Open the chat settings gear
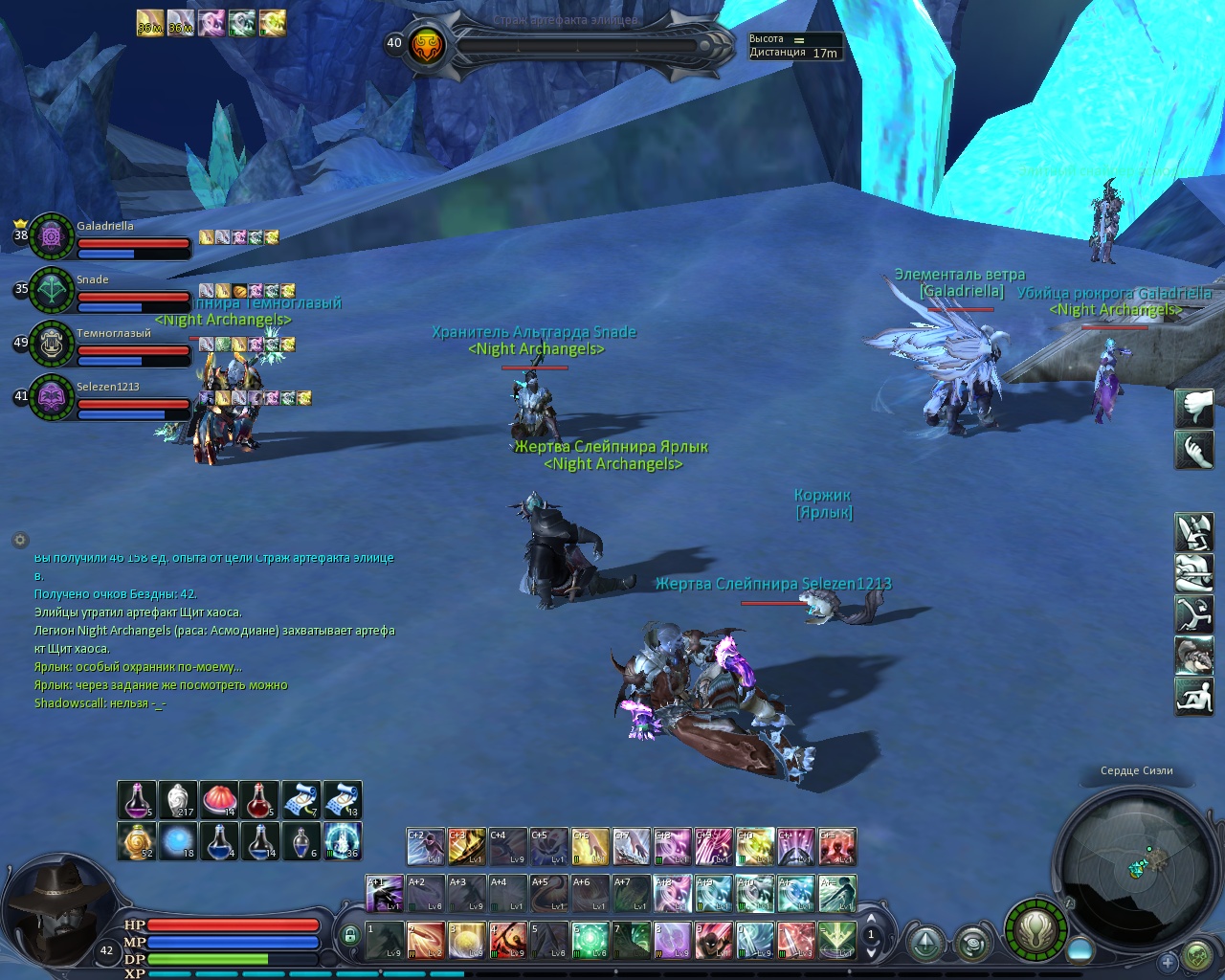Viewport: 1225px width, 980px height. pos(20,540)
